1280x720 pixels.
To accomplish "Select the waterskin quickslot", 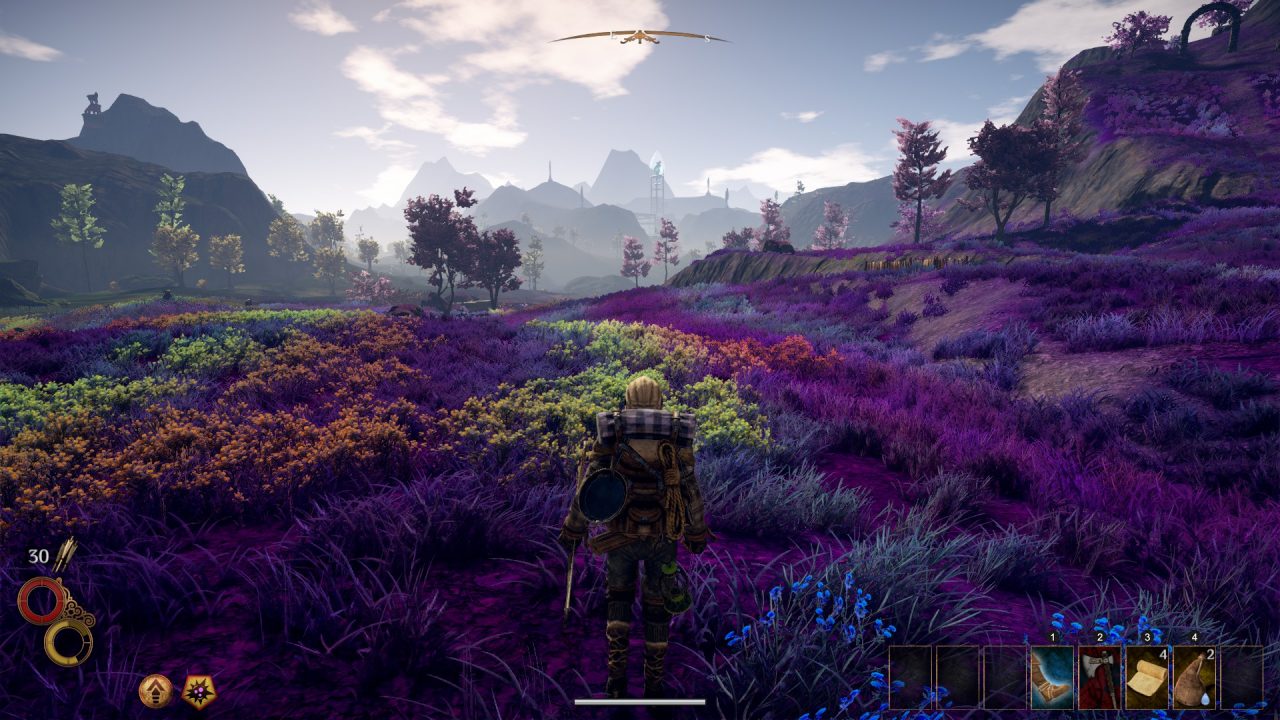I will [x=1193, y=678].
